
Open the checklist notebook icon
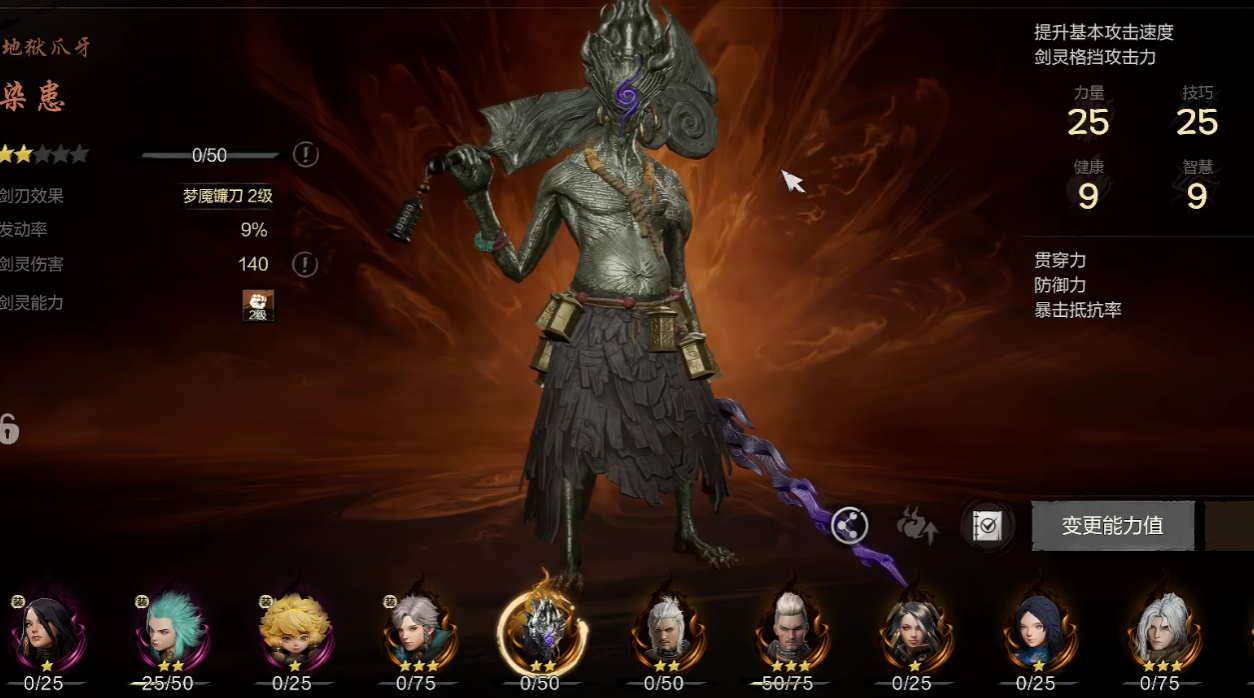point(987,526)
